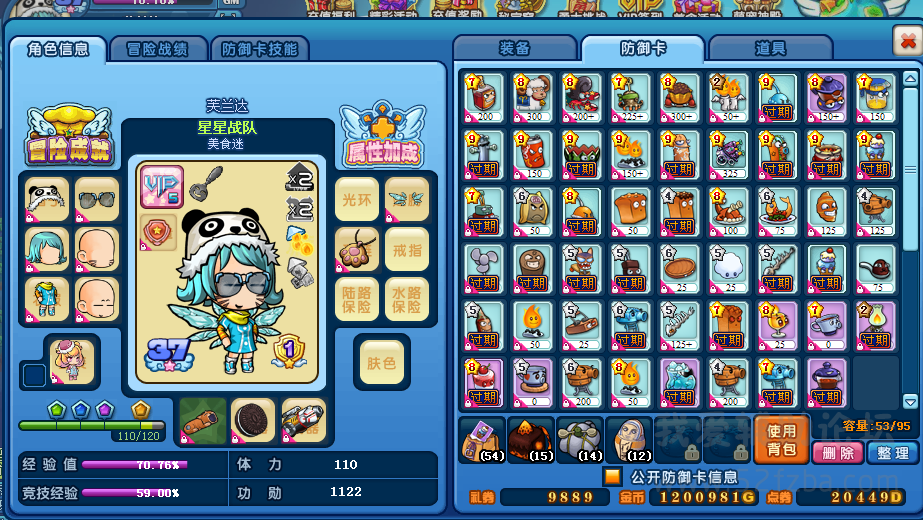Show the 道具 items tab
923x520 pixels.
(769, 48)
